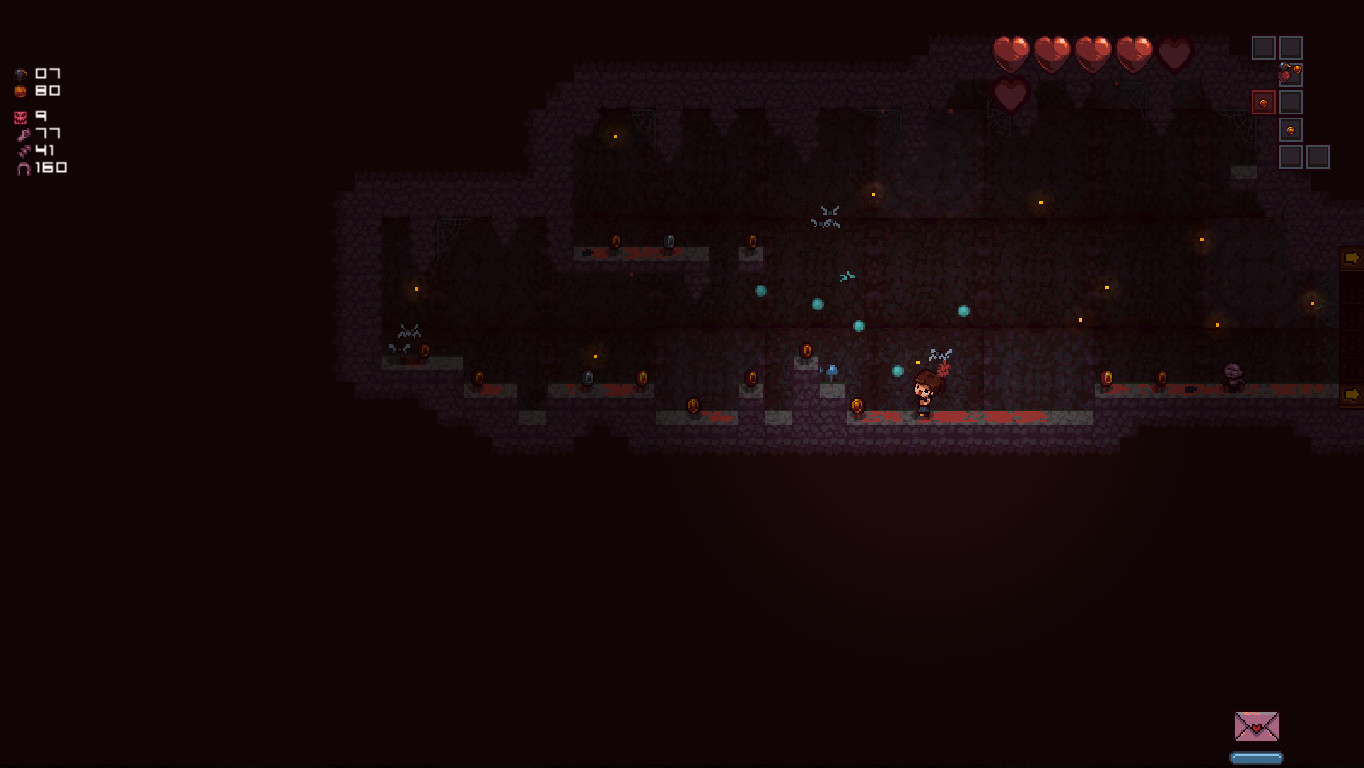Select the red demon face icon showing 9

point(20,117)
